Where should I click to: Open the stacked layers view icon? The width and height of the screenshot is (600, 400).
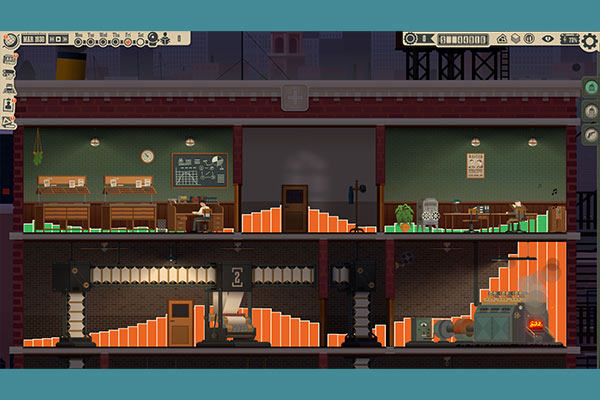click(x=514, y=39)
